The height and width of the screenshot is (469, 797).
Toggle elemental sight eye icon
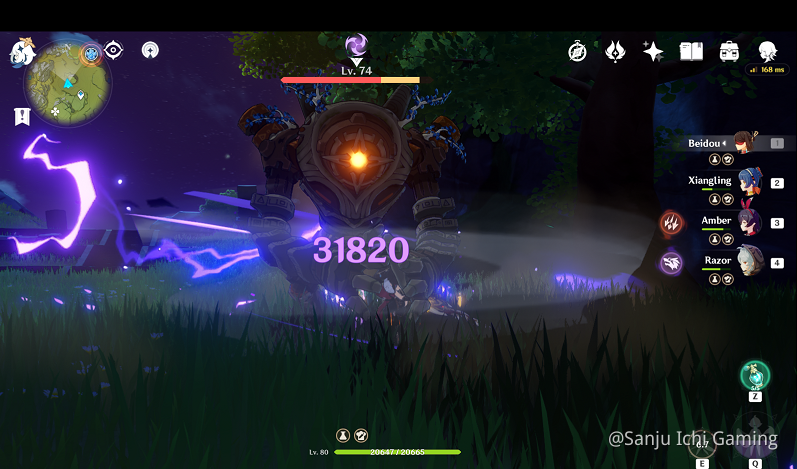(x=114, y=50)
